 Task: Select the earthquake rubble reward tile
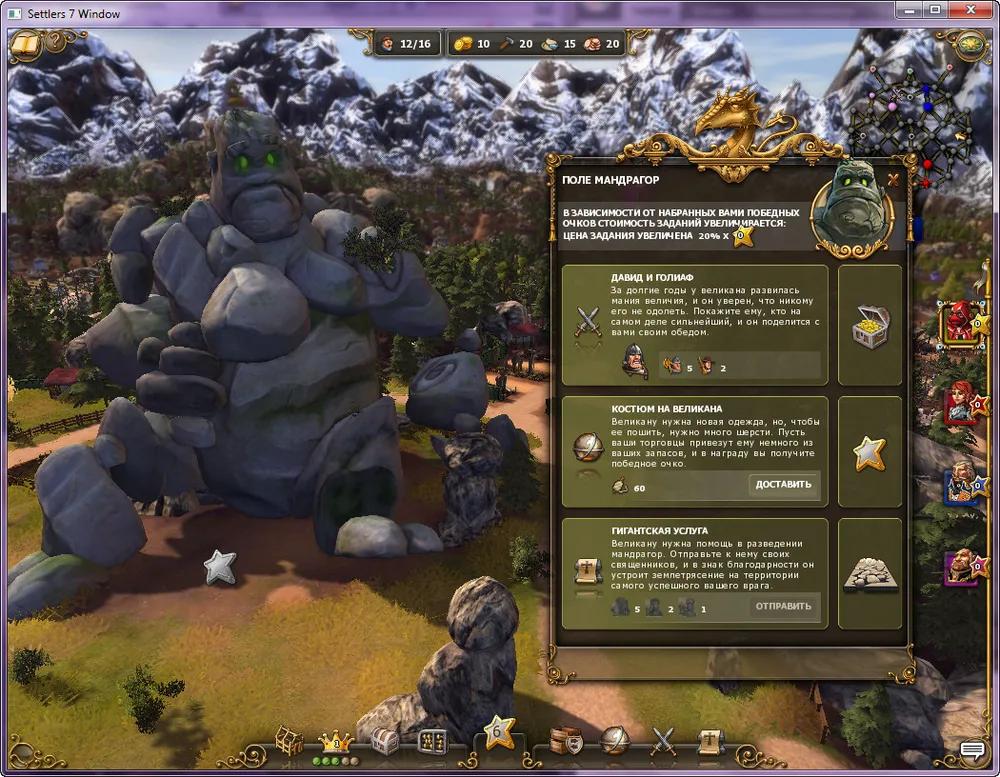(869, 573)
